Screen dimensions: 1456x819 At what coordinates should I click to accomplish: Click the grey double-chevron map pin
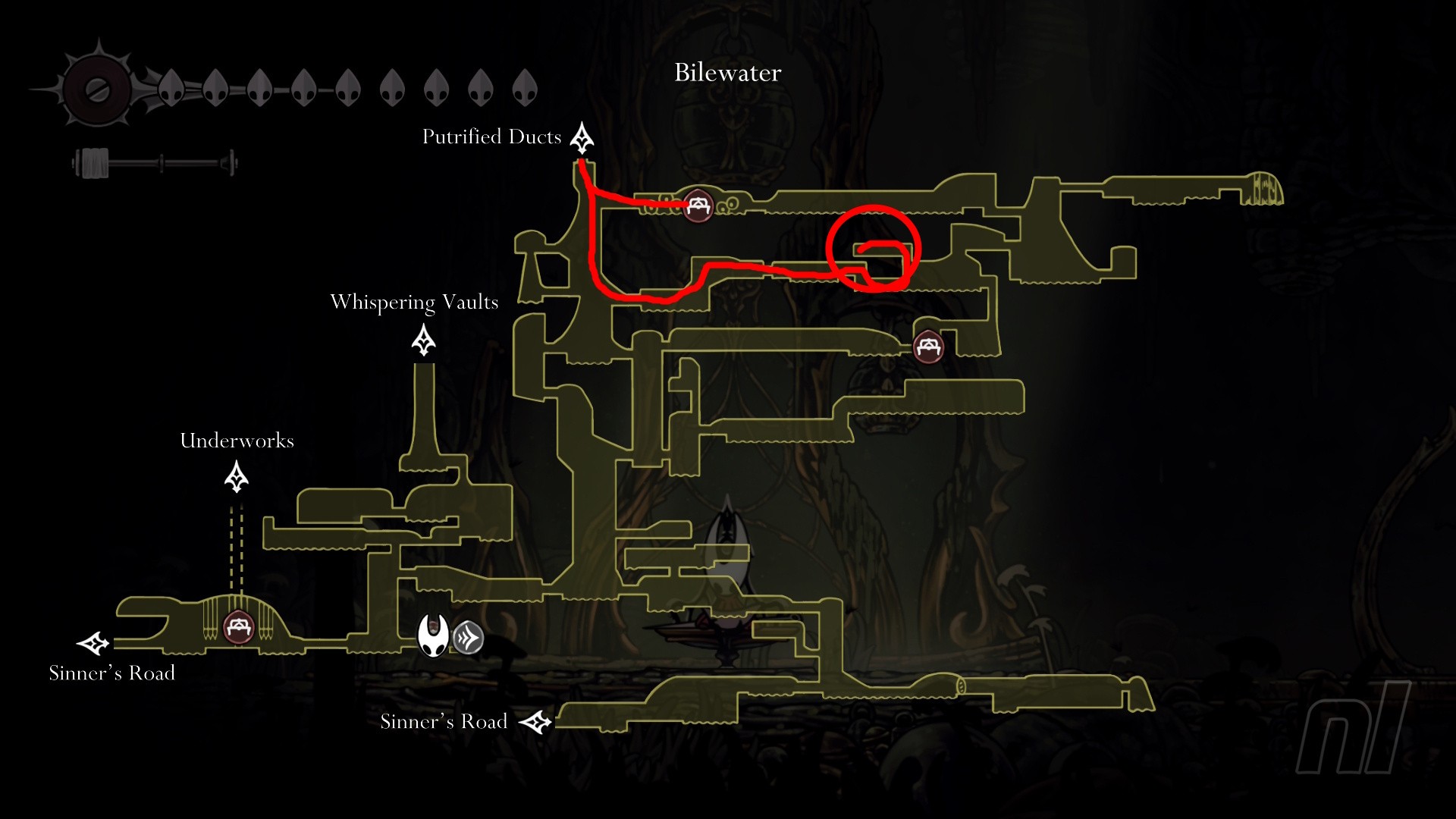[x=468, y=638]
